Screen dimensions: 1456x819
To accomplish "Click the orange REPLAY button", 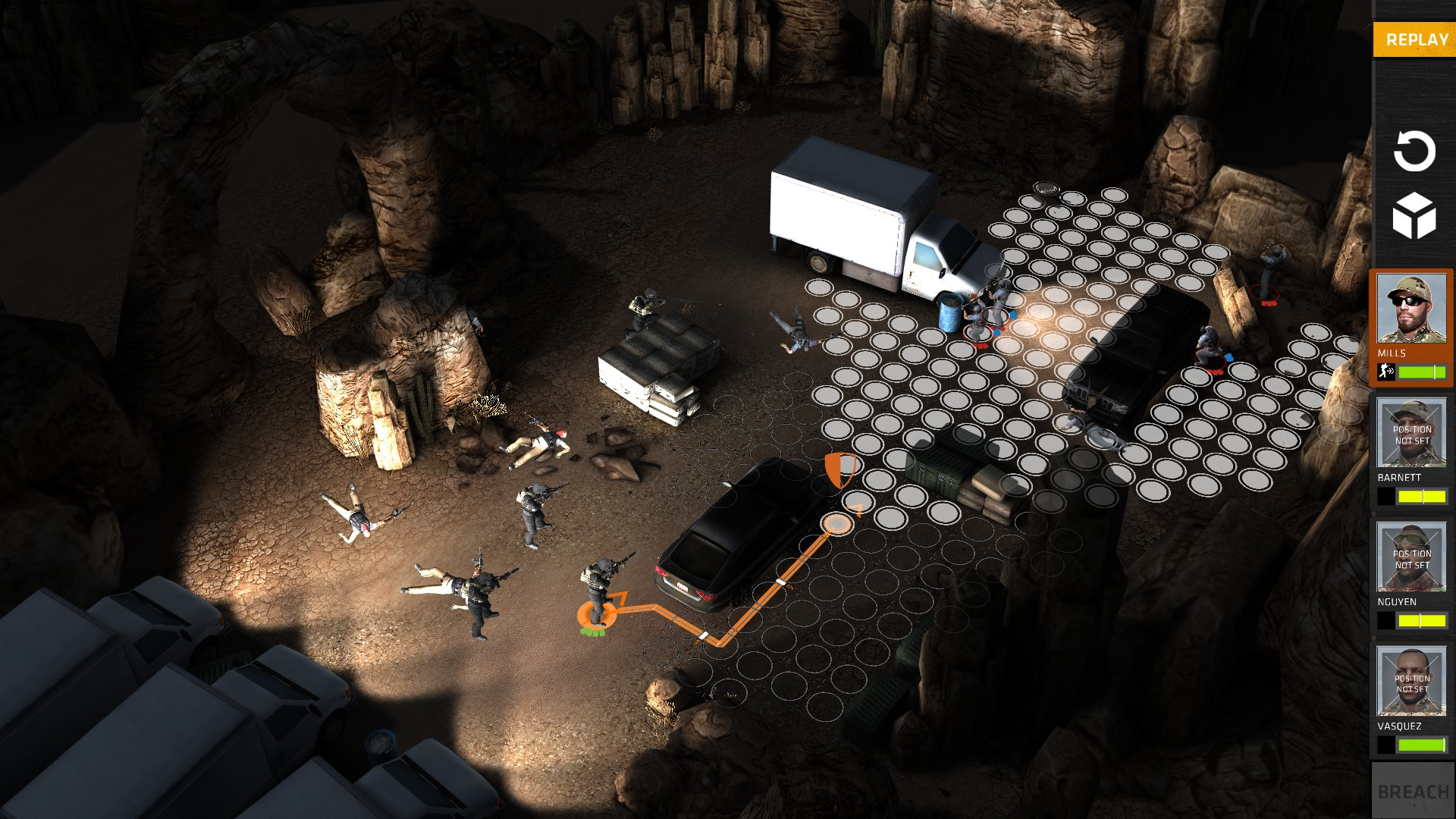I will coord(1415,39).
